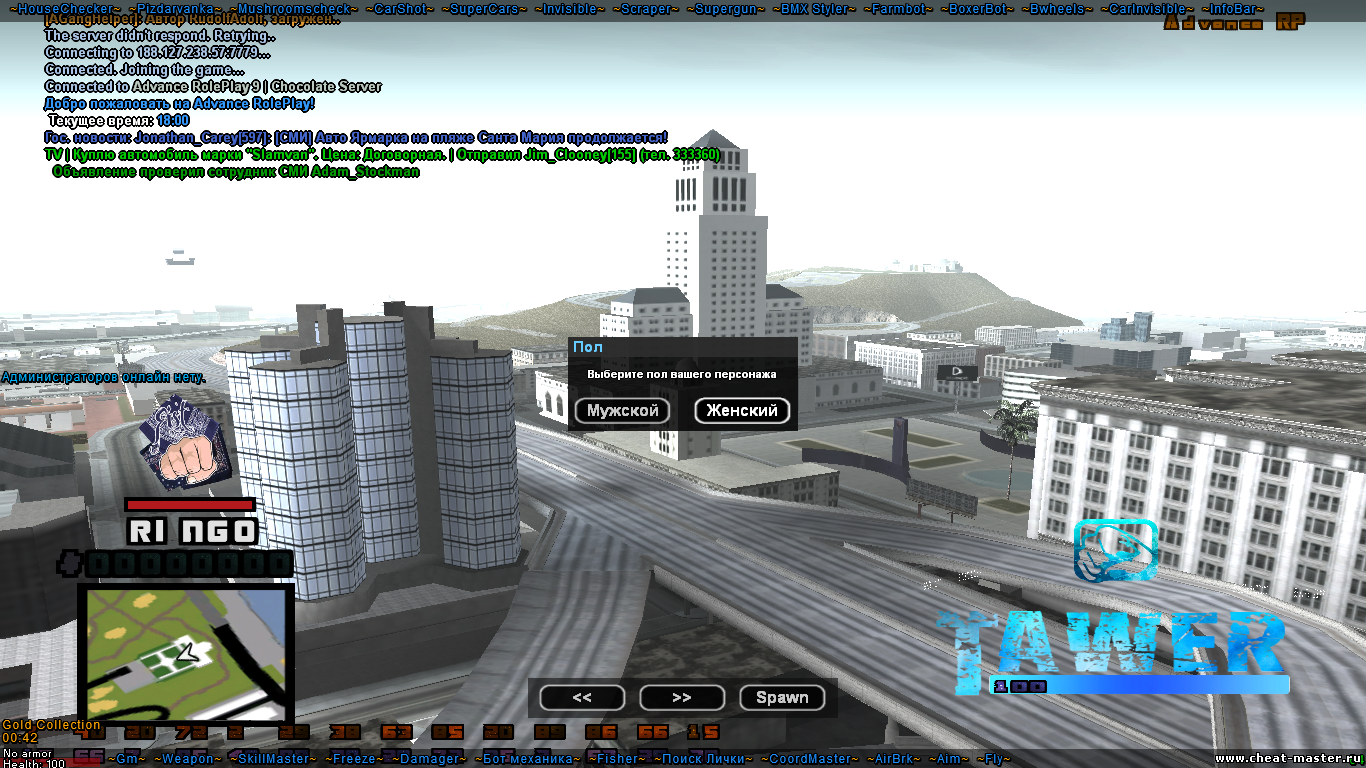Click the Spawn button
1366x768 pixels.
(782, 698)
